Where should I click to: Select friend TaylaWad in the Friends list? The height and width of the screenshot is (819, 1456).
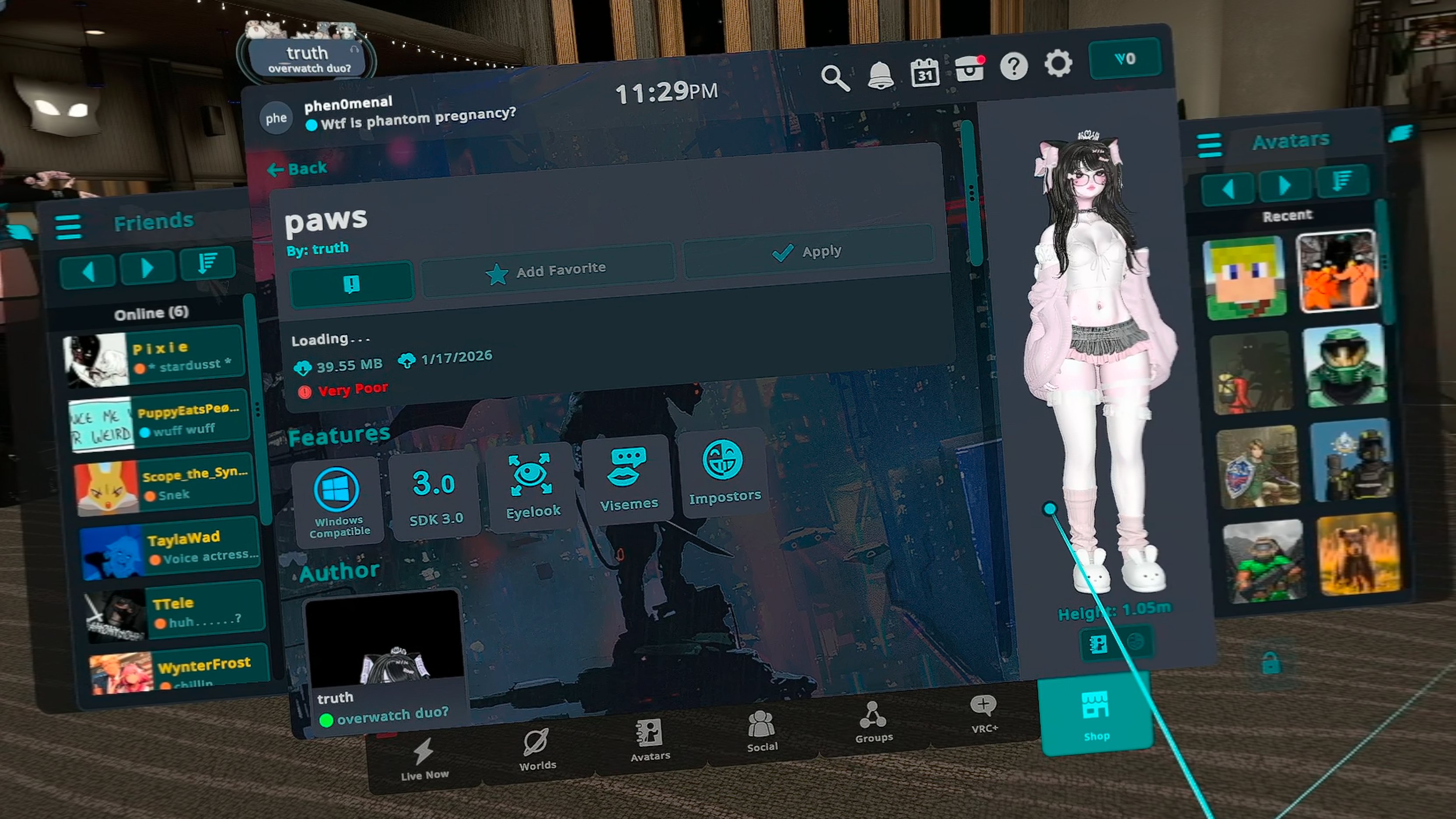[170, 547]
